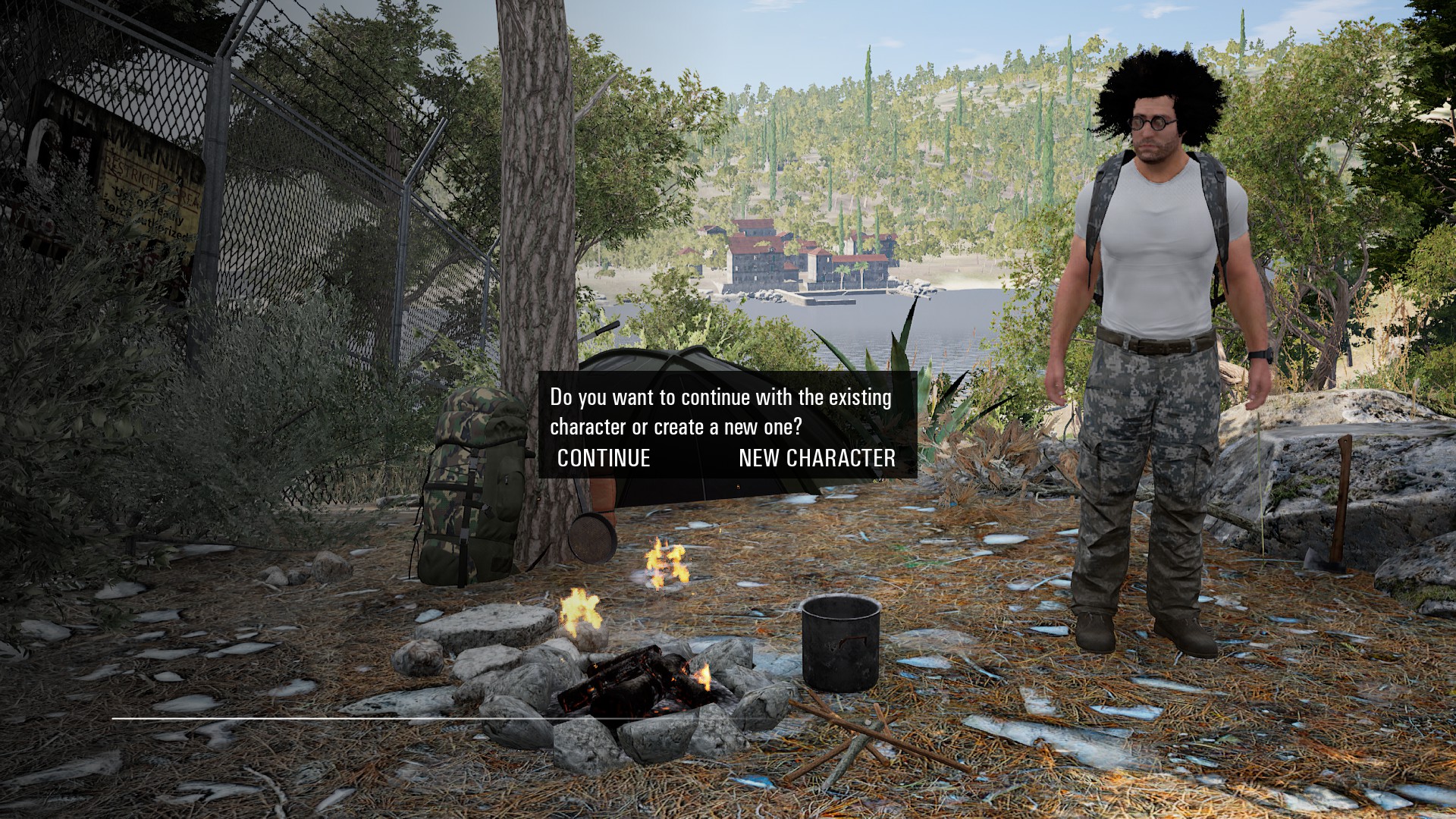
Task: Choose CONTINUE with the existing character
Action: [604, 458]
